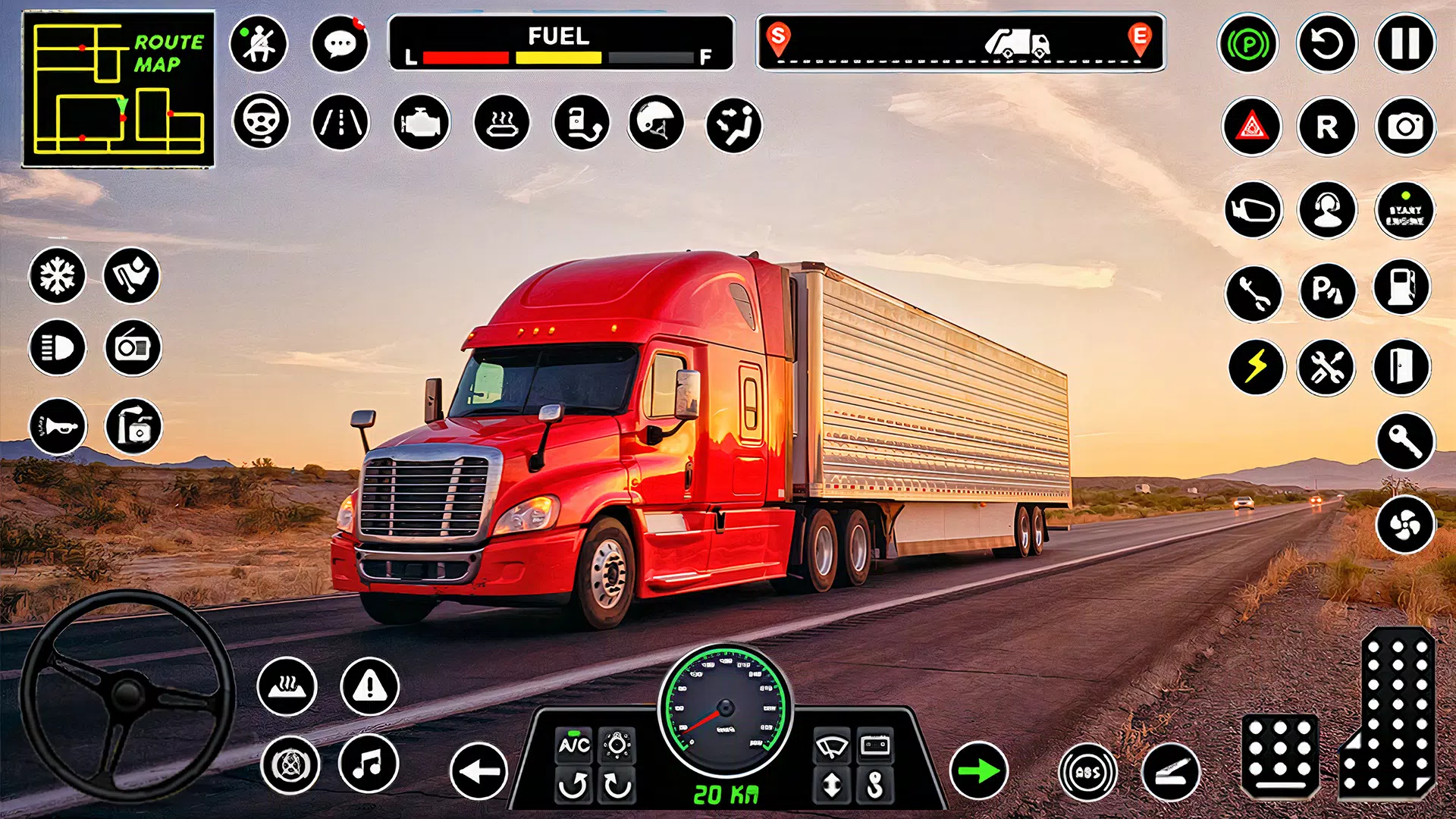The height and width of the screenshot is (819, 1456).
Task: Toggle the seatbelt icon
Action: pyautogui.click(x=259, y=44)
